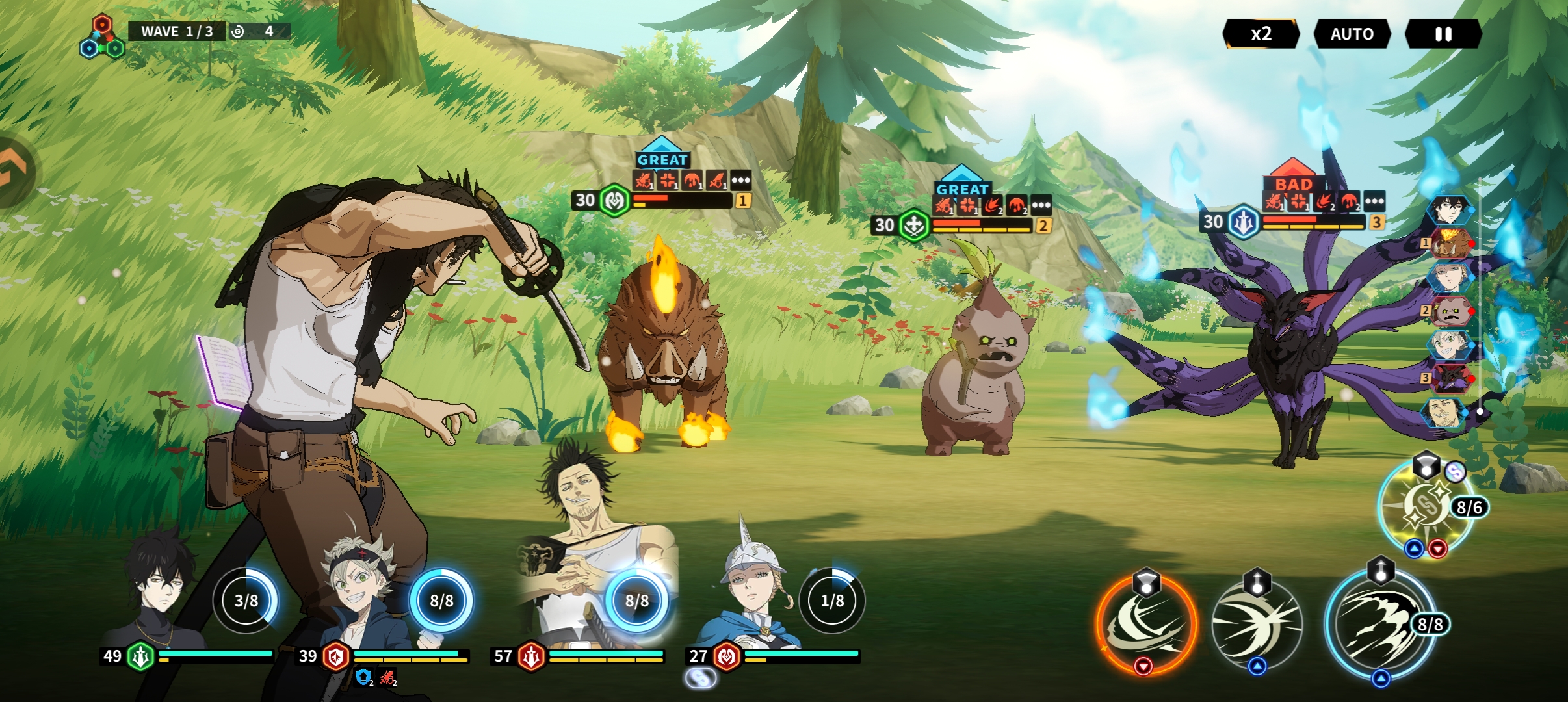Click the boar portrait in the turn order
The width and height of the screenshot is (1568, 702).
pos(1450,244)
